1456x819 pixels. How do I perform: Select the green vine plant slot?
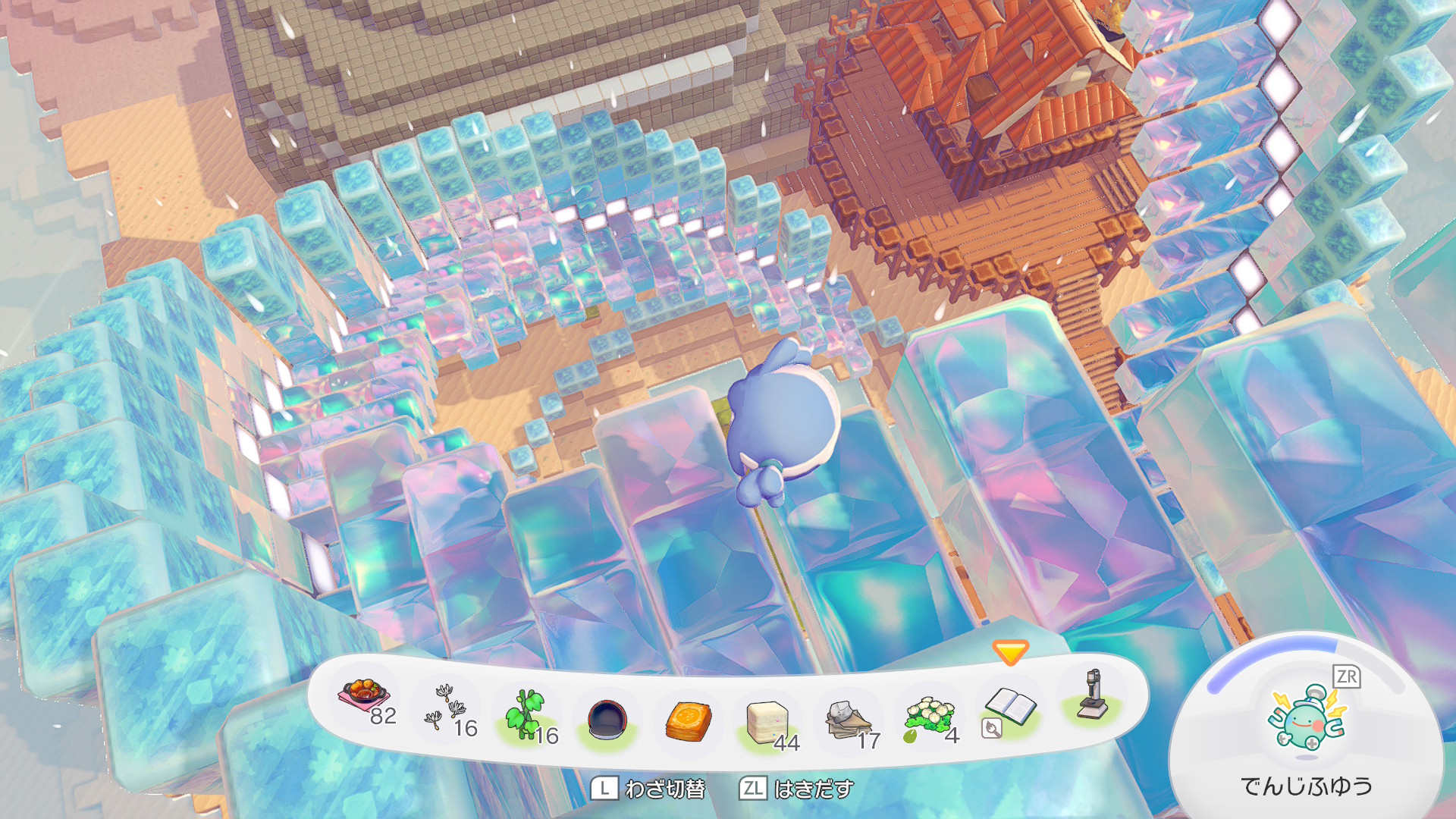click(x=529, y=714)
